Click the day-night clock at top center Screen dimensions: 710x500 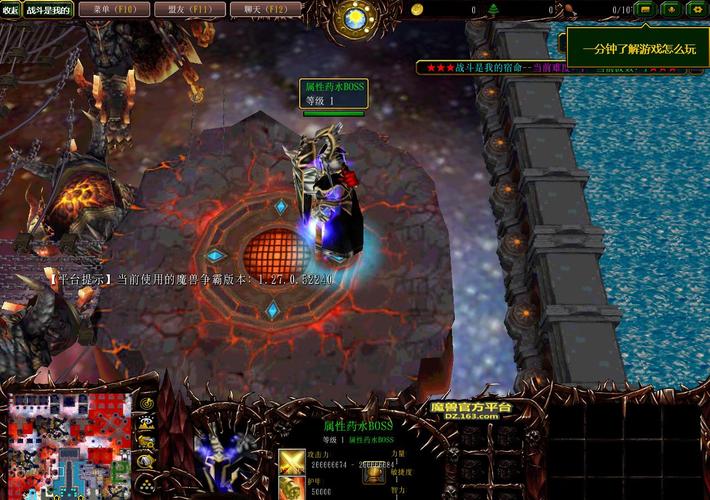point(354,17)
